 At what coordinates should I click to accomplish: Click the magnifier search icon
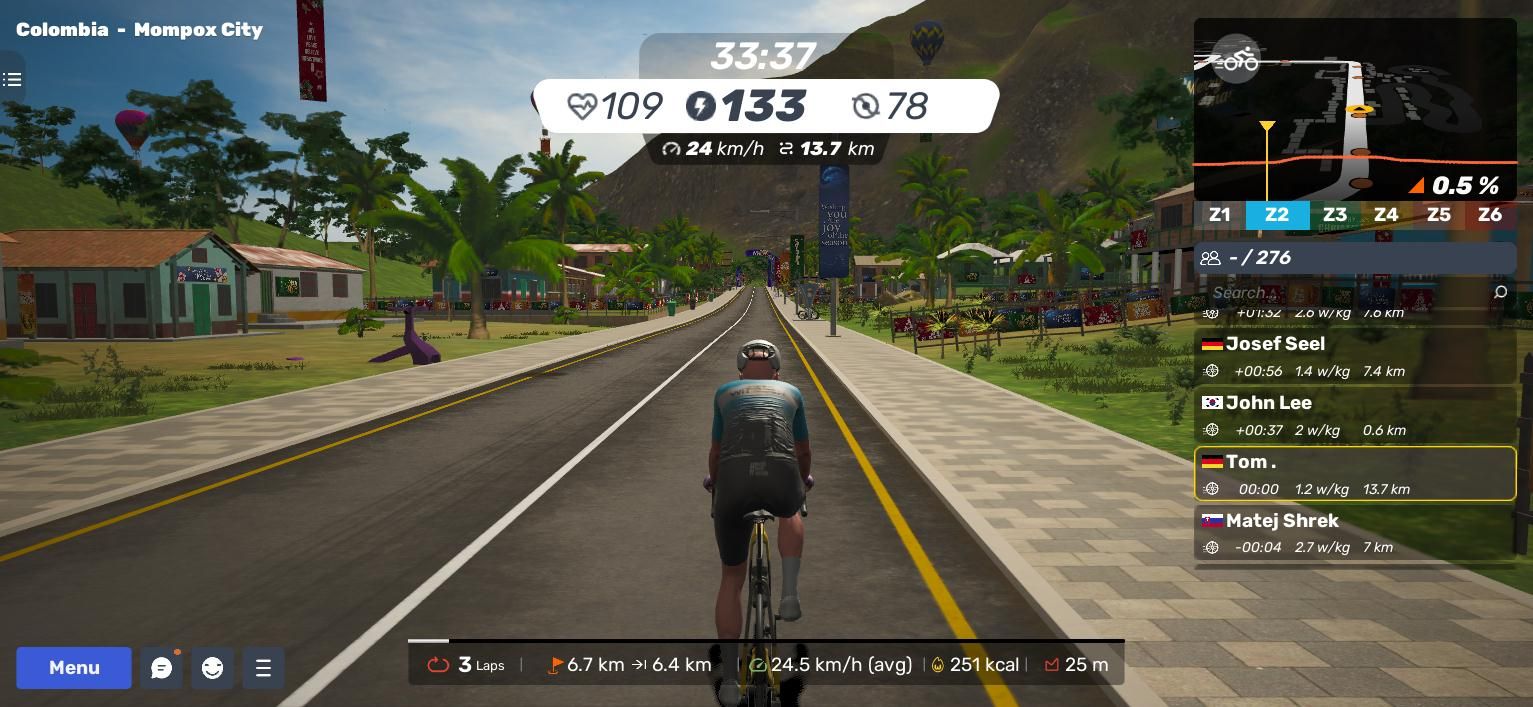tap(1499, 292)
